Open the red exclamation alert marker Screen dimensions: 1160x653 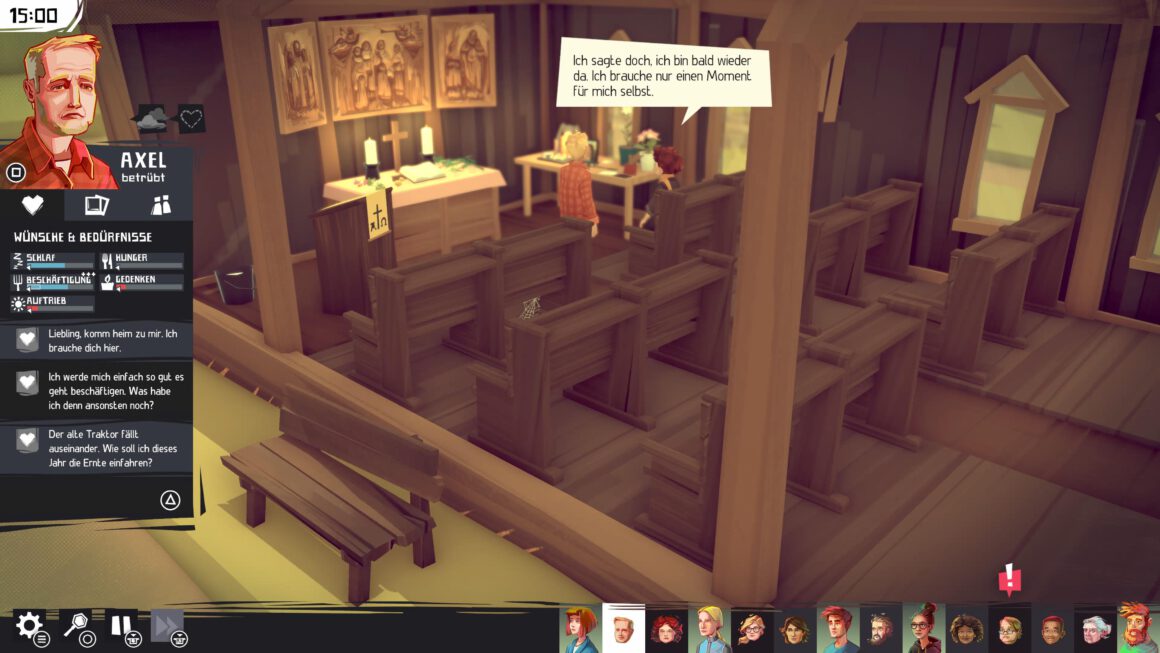[x=1010, y=579]
